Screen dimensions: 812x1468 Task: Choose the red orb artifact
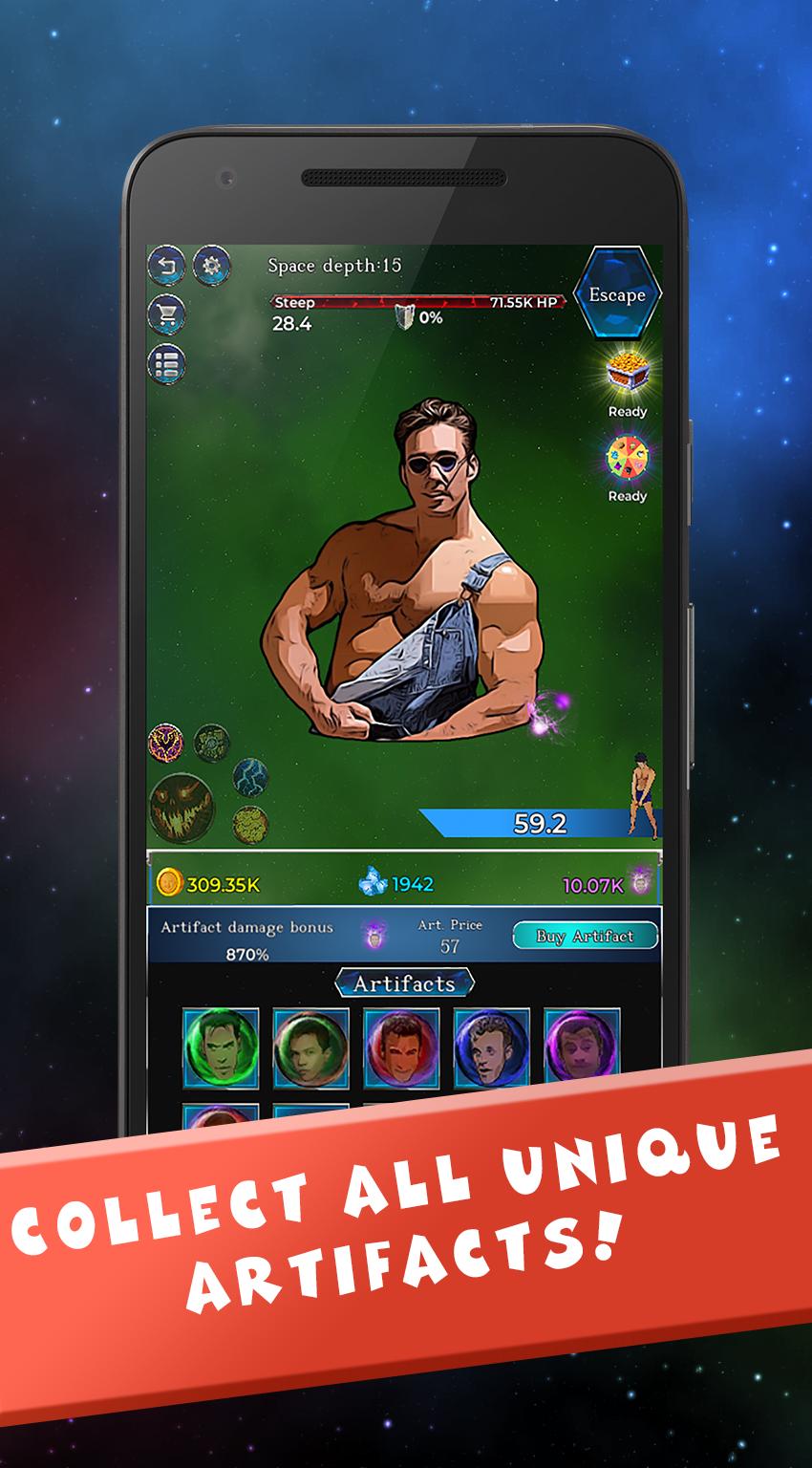[401, 1047]
